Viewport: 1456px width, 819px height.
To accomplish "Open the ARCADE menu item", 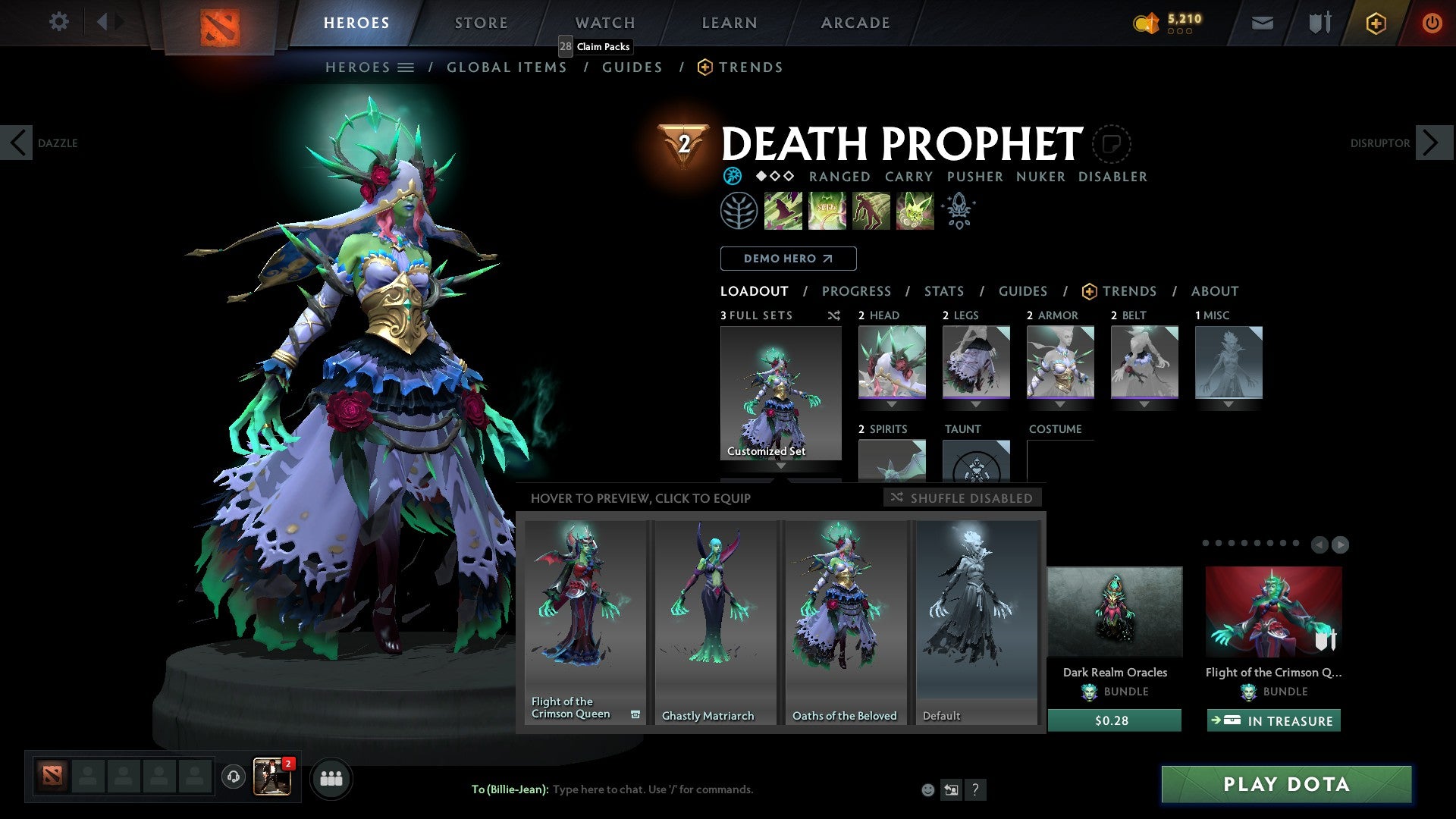I will (x=855, y=23).
